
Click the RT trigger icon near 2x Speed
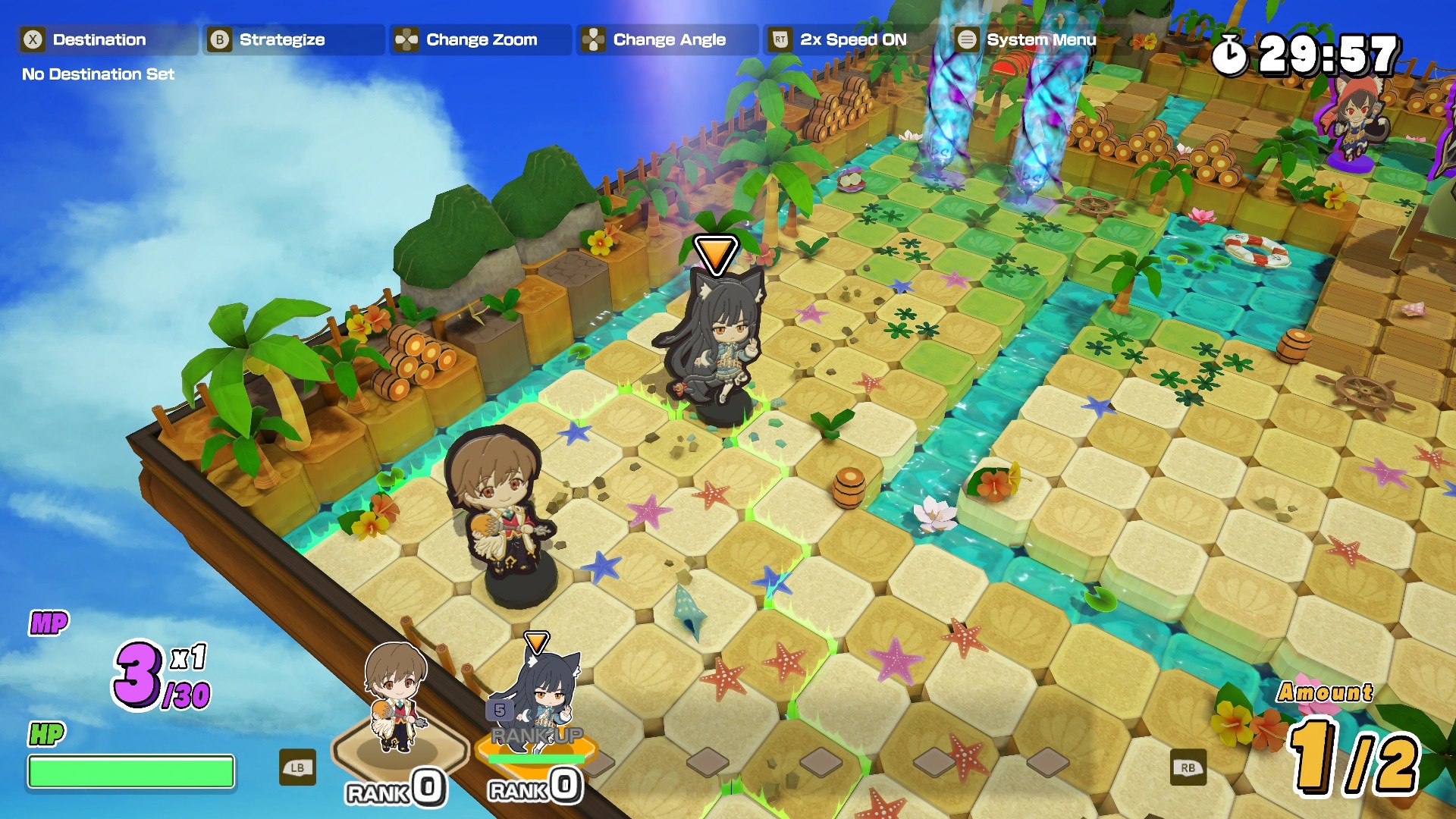(780, 39)
